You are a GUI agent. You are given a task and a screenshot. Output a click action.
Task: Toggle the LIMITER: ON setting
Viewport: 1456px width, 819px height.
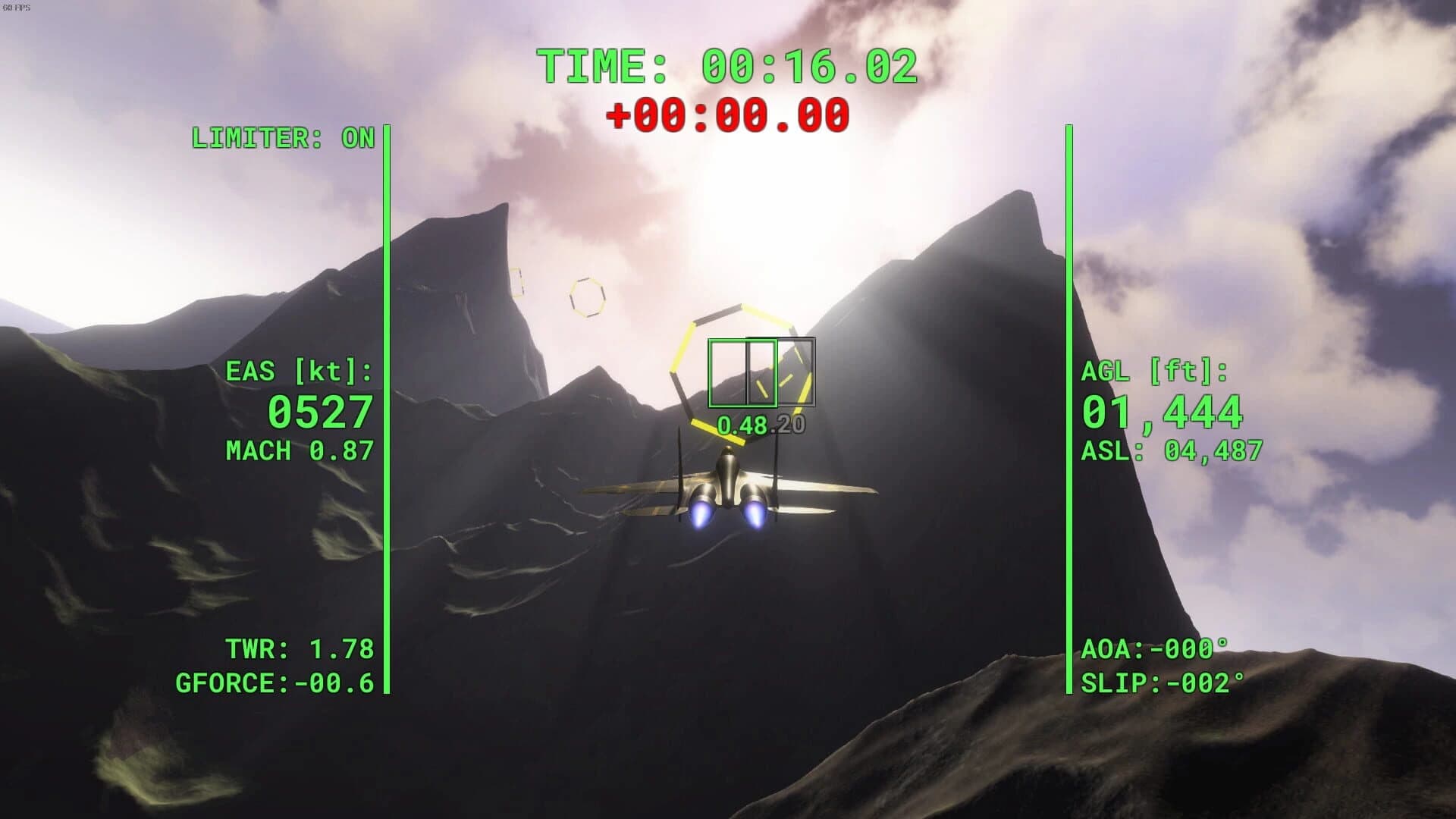(x=284, y=139)
